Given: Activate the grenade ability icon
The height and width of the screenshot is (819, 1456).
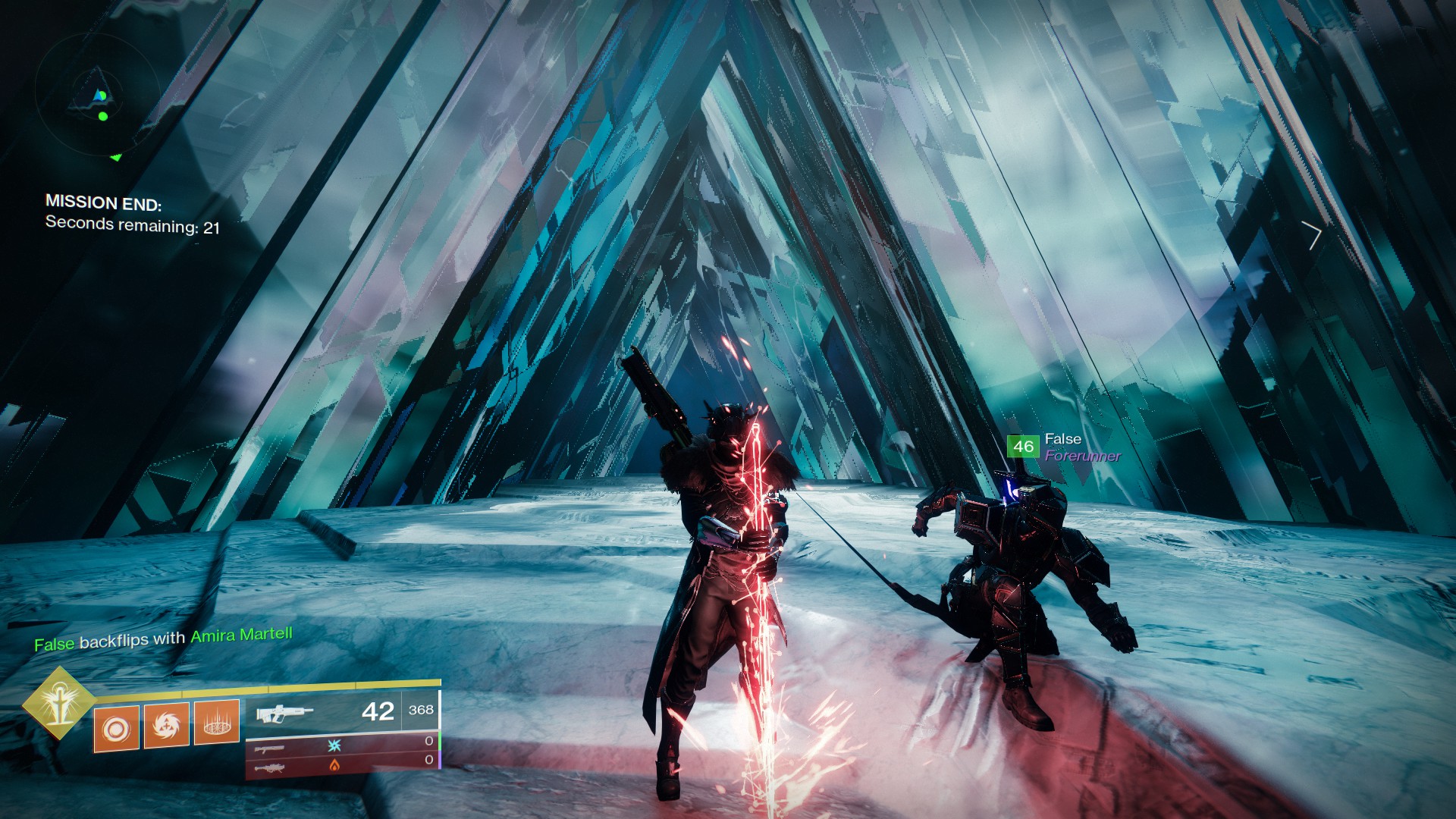Looking at the screenshot, I should [x=116, y=729].
